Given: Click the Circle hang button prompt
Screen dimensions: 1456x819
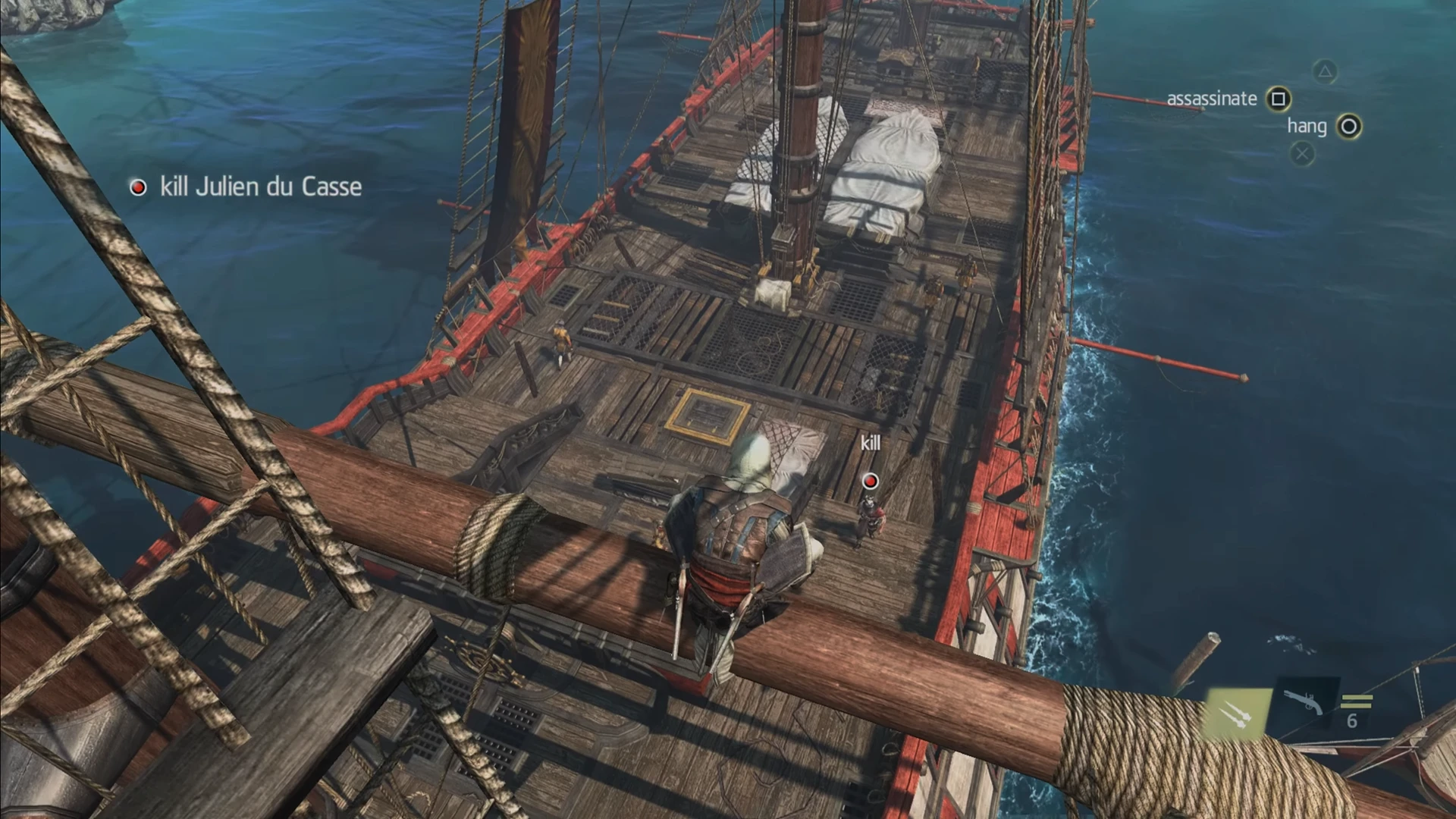Looking at the screenshot, I should (x=1349, y=127).
